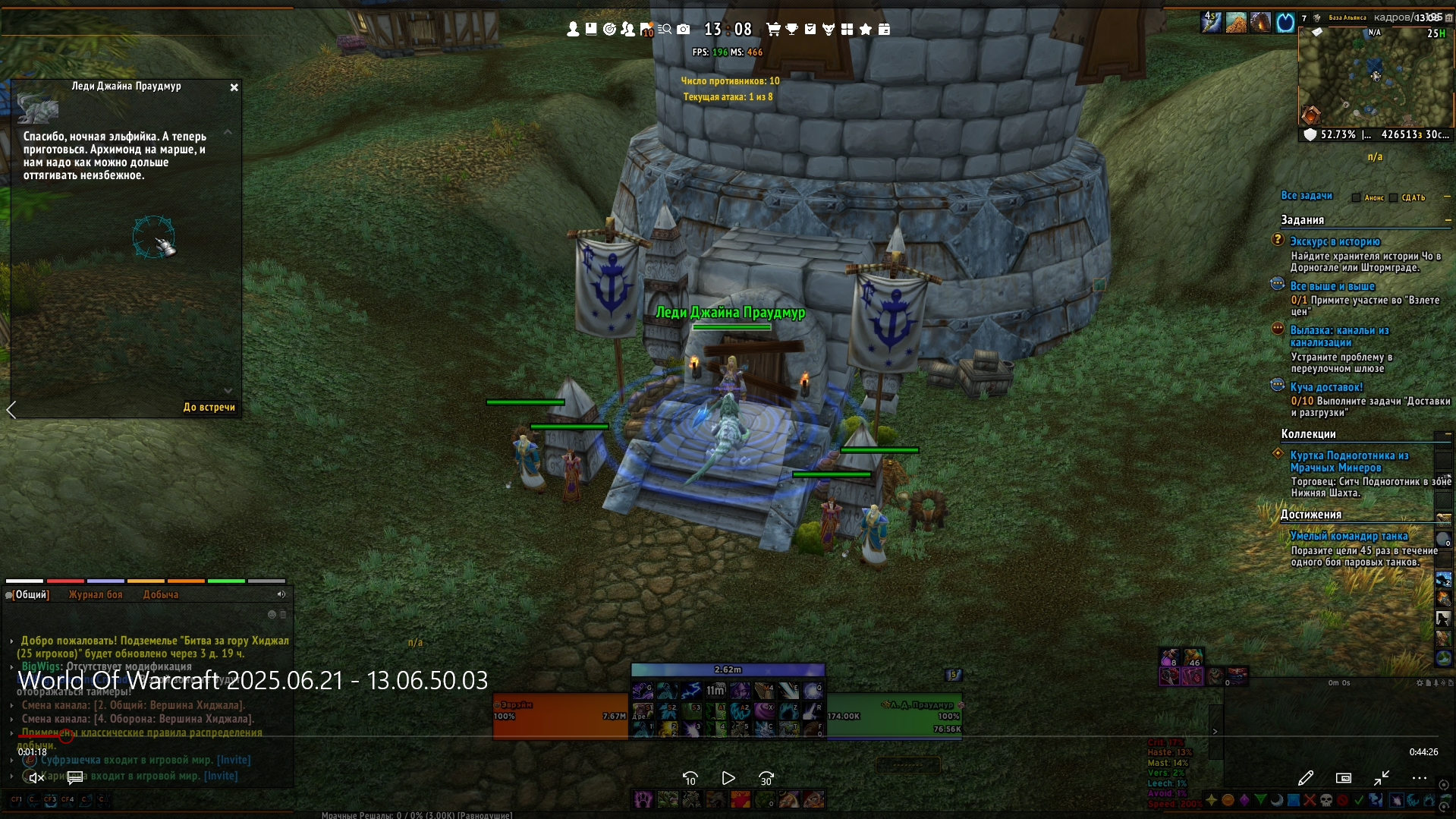The width and height of the screenshot is (1456, 819).
Task: Open the character silhouette micro menu icon
Action: [x=574, y=29]
